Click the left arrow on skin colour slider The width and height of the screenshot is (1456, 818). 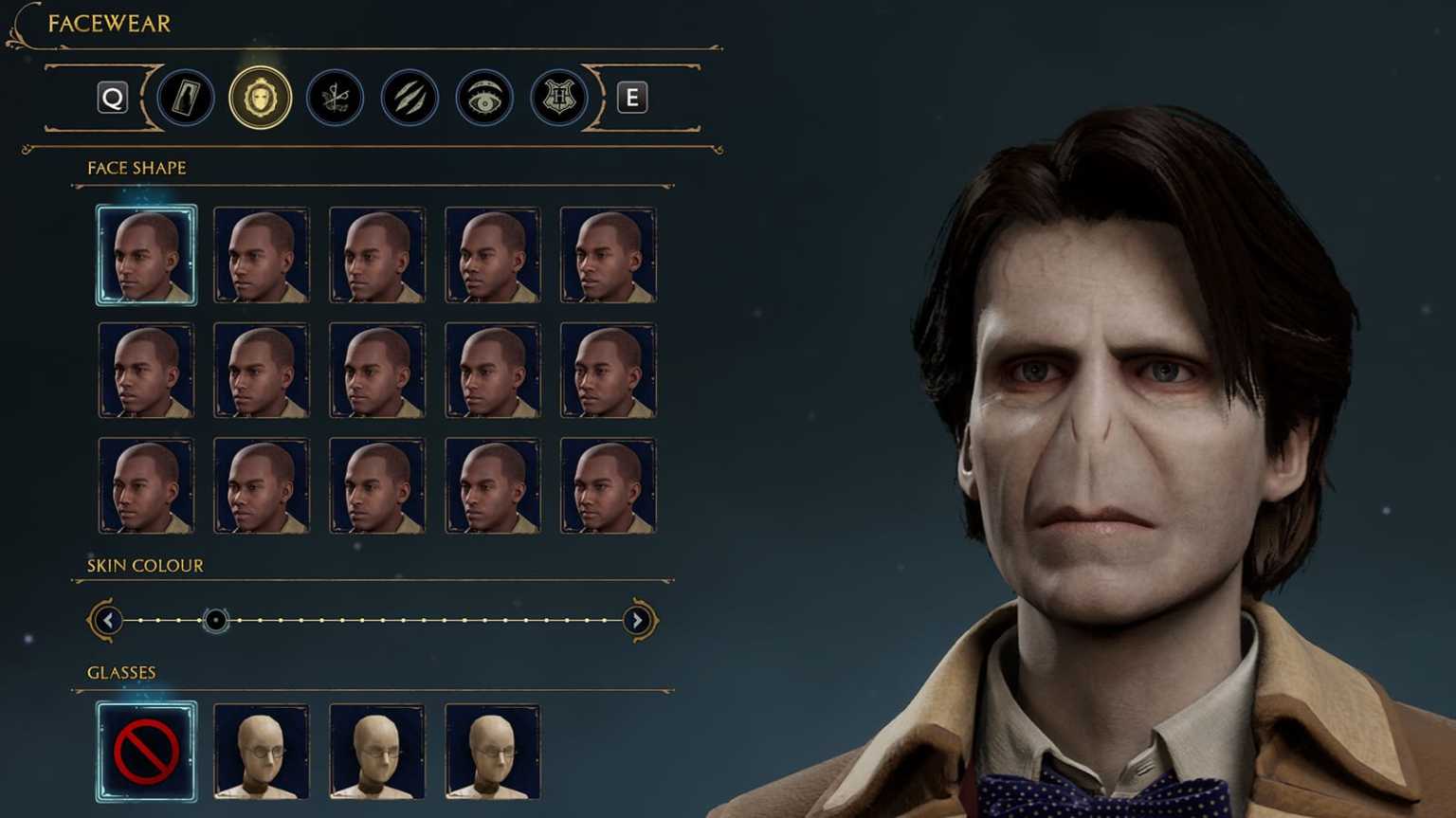point(107,619)
